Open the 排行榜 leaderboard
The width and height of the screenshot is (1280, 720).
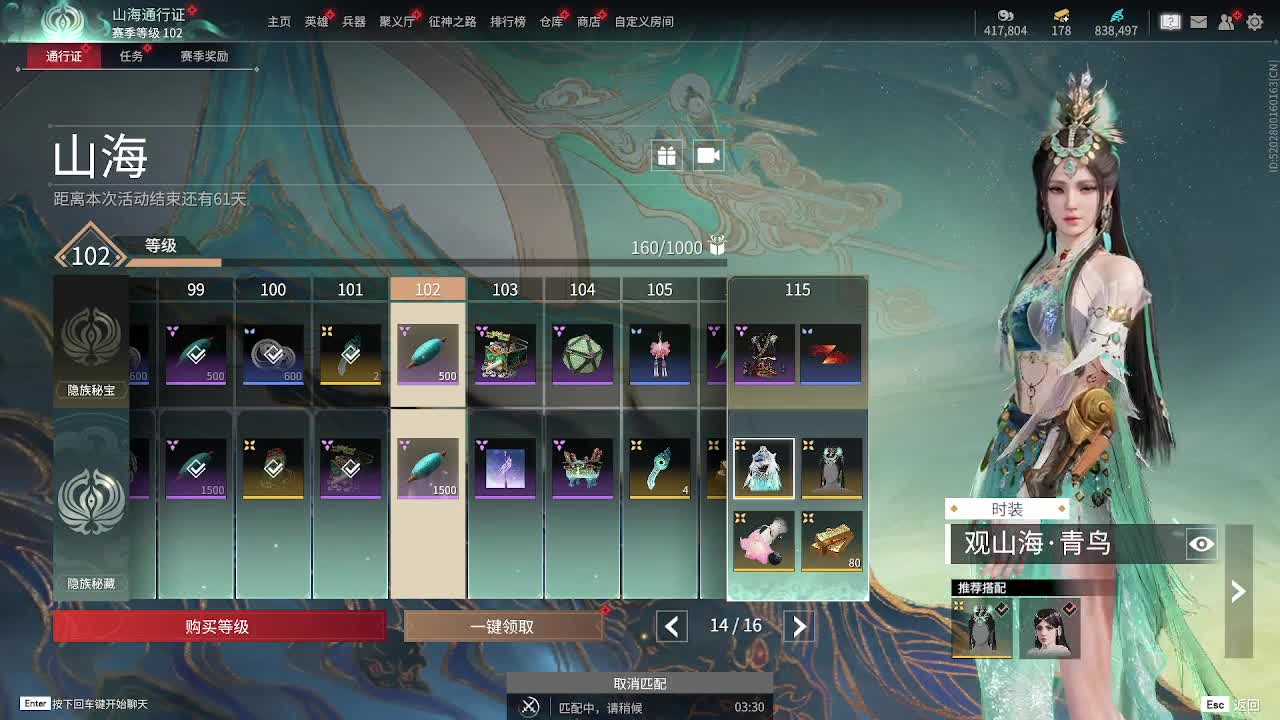pos(507,21)
